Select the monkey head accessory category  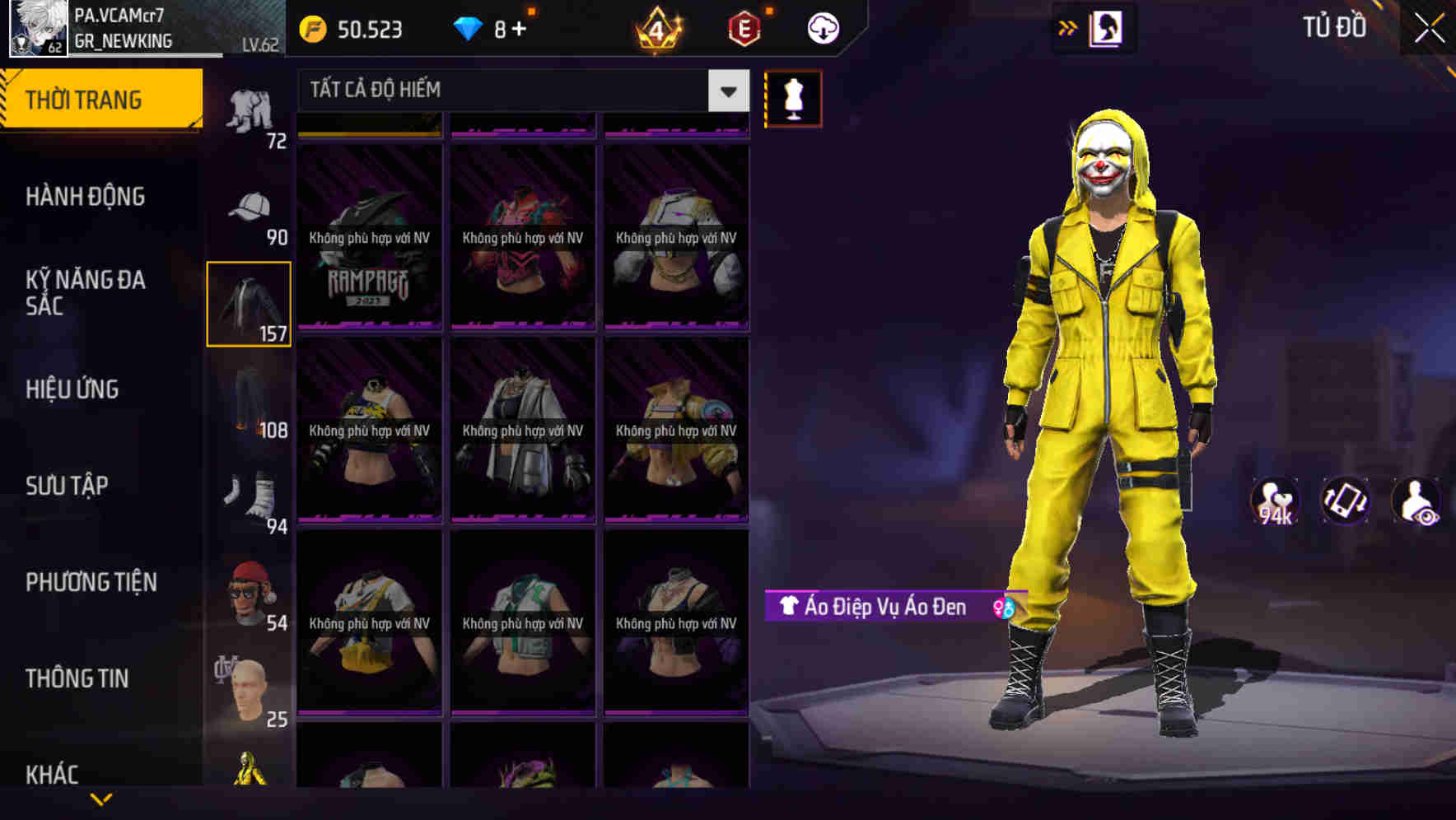click(x=247, y=589)
